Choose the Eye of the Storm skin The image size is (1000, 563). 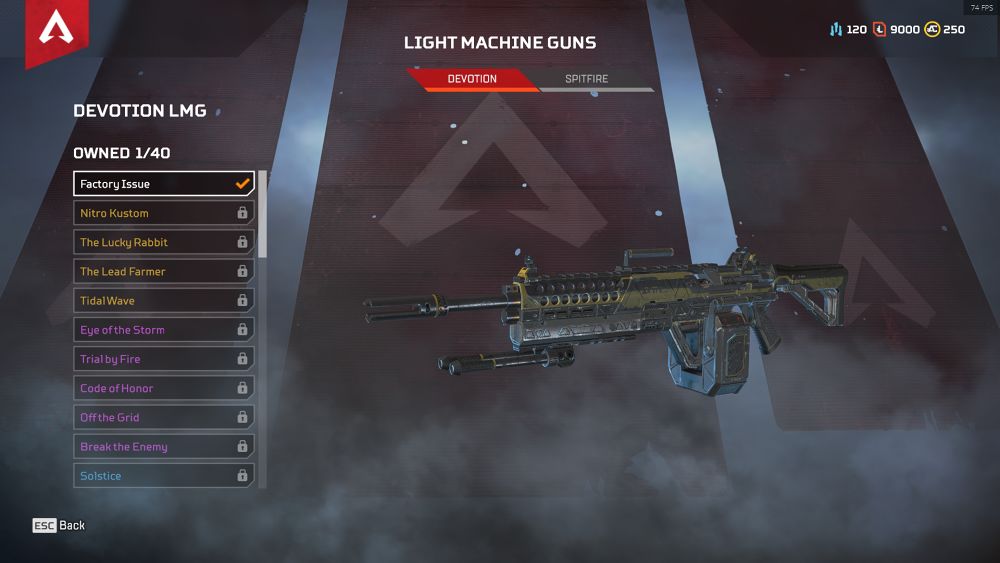click(x=164, y=330)
